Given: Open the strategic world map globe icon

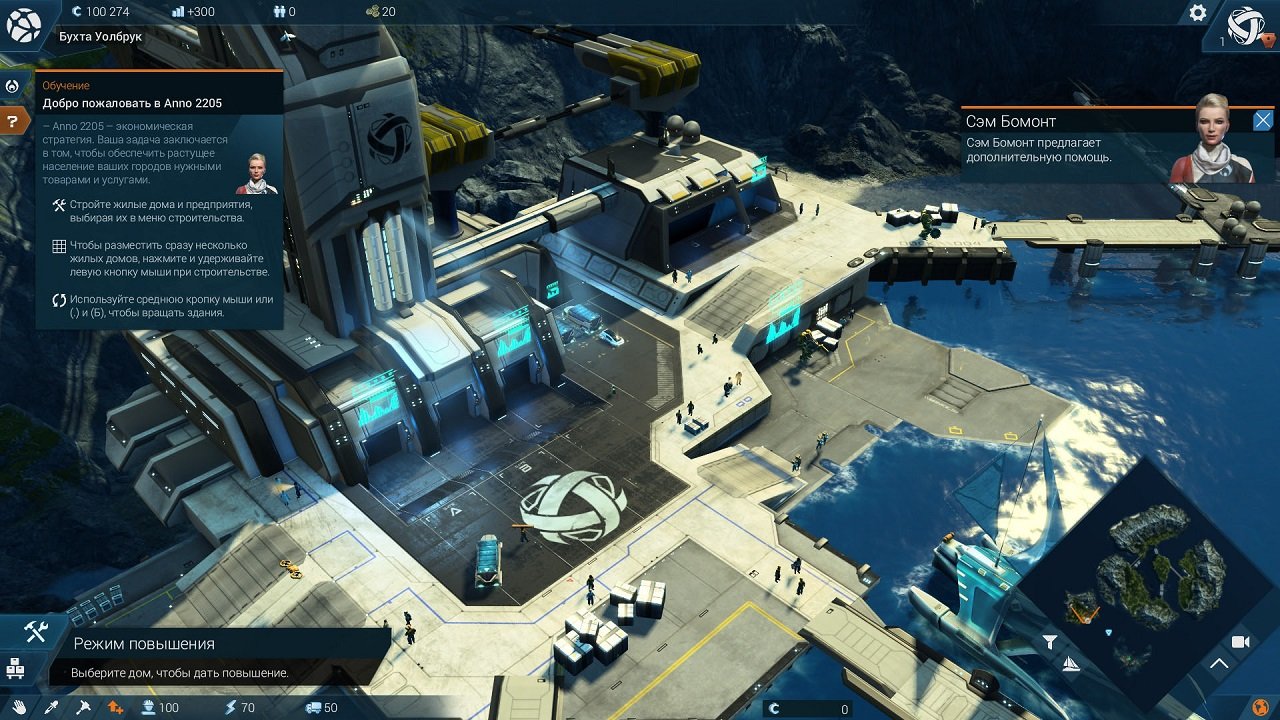Looking at the screenshot, I should 1259,705.
